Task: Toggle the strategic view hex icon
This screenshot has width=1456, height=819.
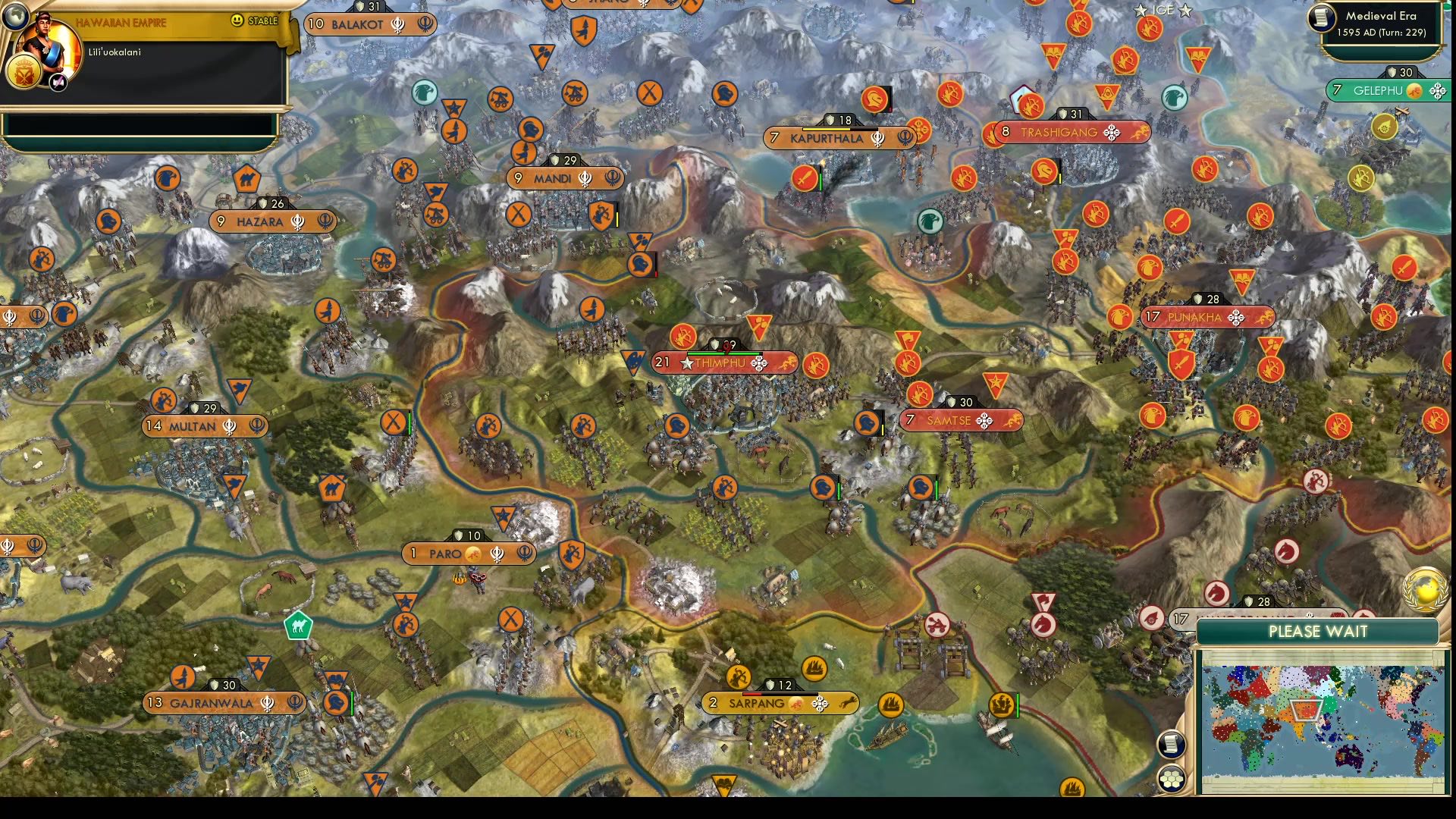Action: (x=1172, y=777)
